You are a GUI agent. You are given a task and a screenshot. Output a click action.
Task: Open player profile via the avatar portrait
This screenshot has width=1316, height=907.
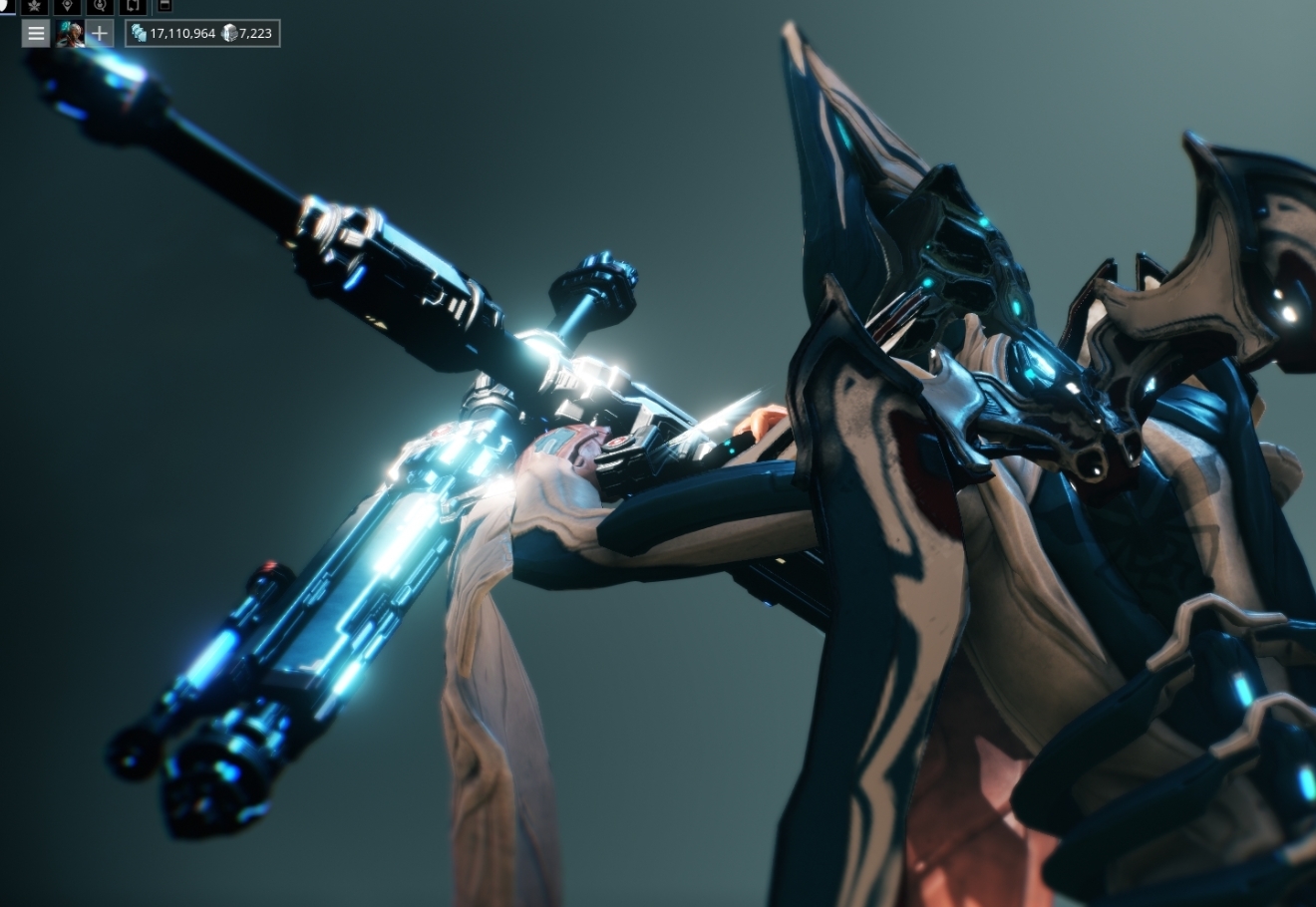click(x=68, y=33)
